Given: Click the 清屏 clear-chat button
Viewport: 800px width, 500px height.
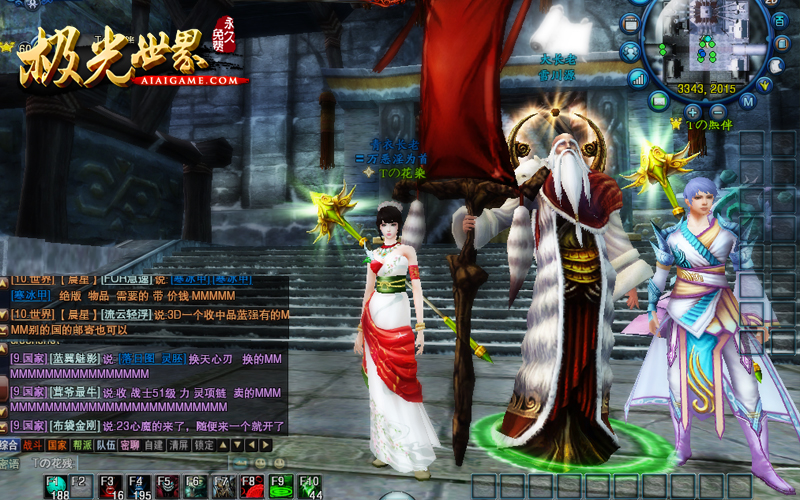Looking at the screenshot, I should pyautogui.click(x=178, y=445).
